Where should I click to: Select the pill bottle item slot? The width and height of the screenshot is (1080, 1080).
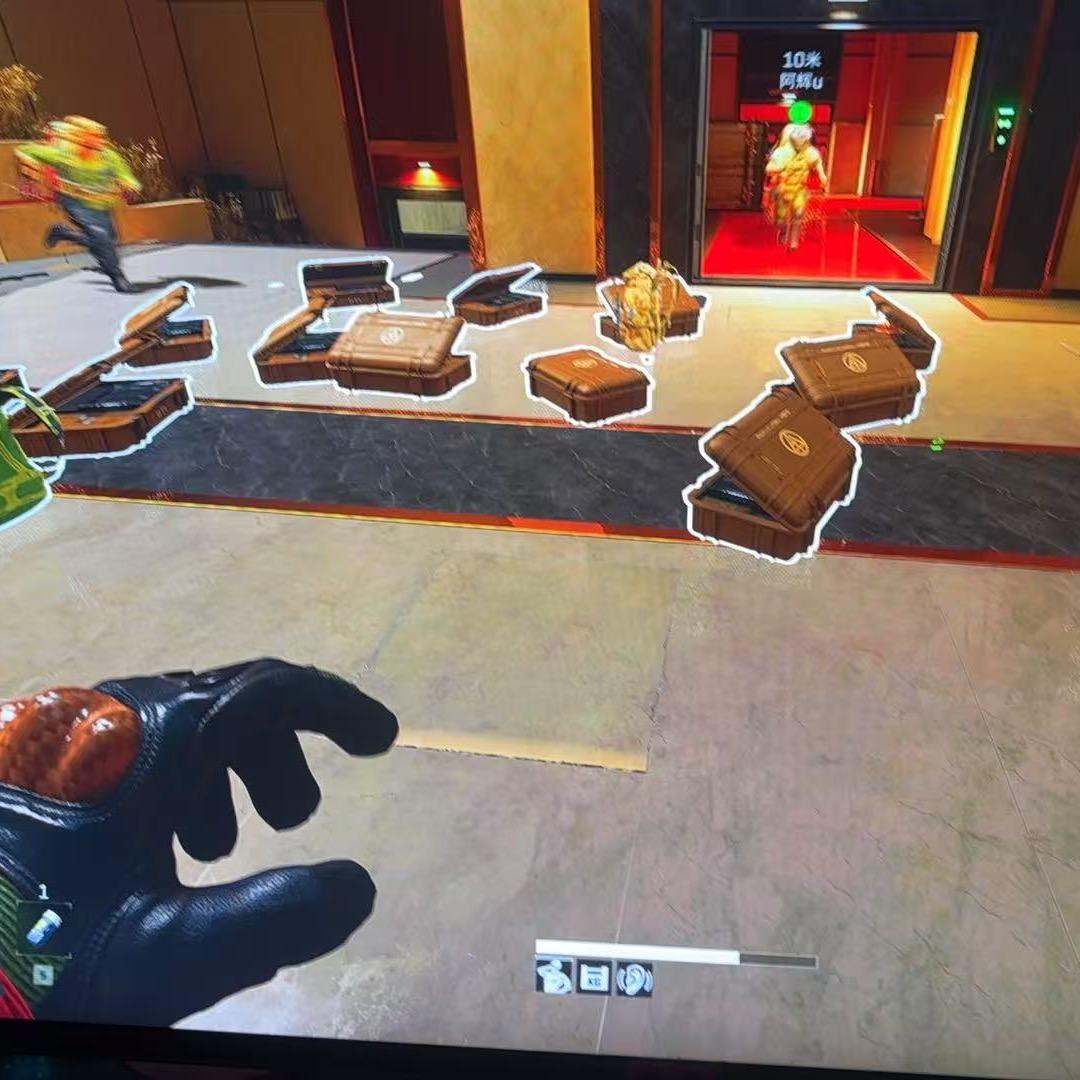43,927
